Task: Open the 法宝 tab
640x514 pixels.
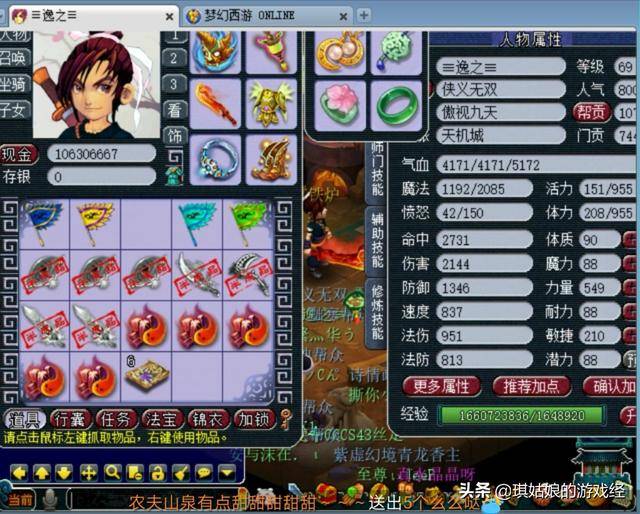Action: click(164, 420)
